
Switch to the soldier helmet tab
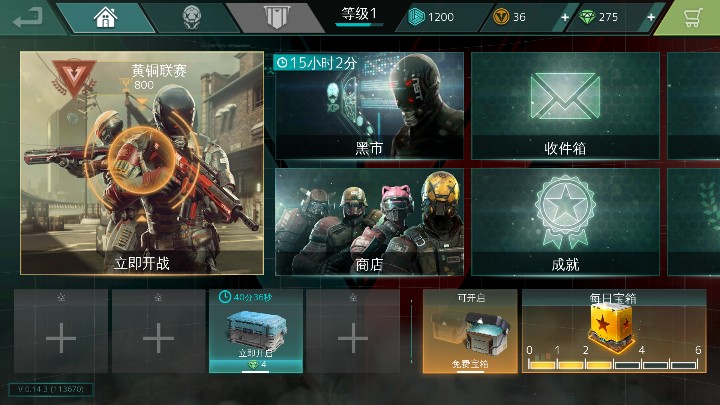click(191, 17)
